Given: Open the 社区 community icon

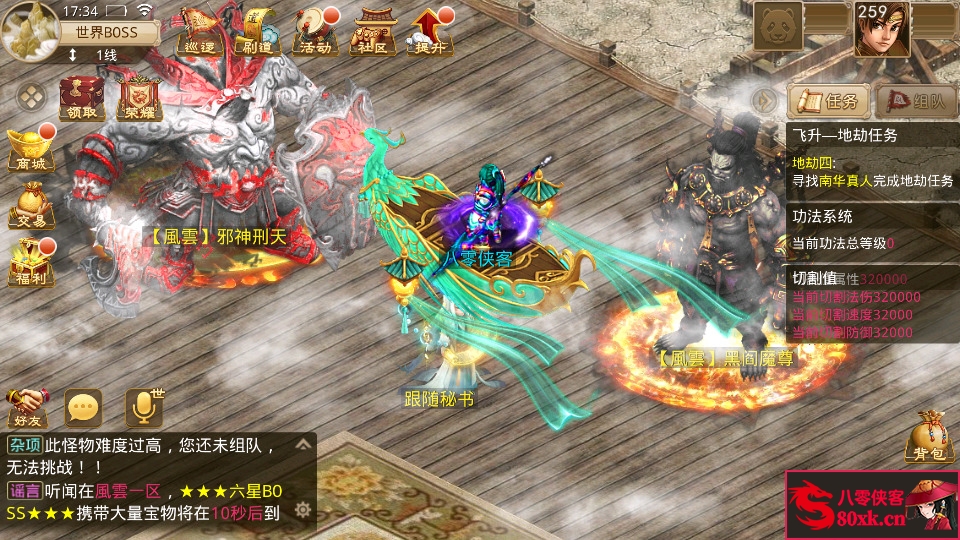Looking at the screenshot, I should tap(372, 30).
